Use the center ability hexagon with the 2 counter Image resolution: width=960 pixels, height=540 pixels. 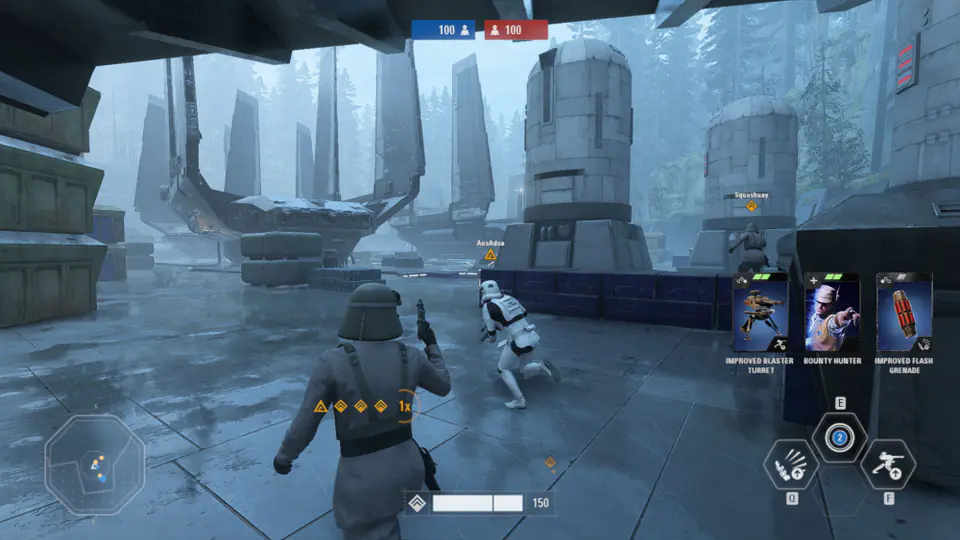coord(840,437)
